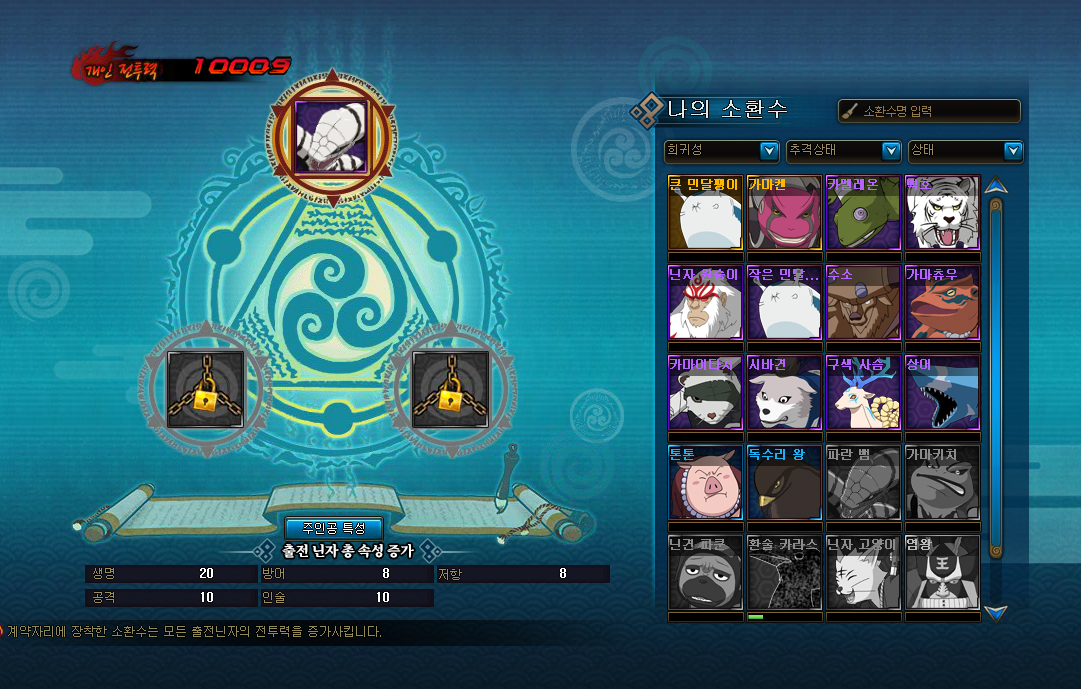Select the brown ox 수소 summon
This screenshot has height=689, width=1081.
pyautogui.click(x=863, y=302)
